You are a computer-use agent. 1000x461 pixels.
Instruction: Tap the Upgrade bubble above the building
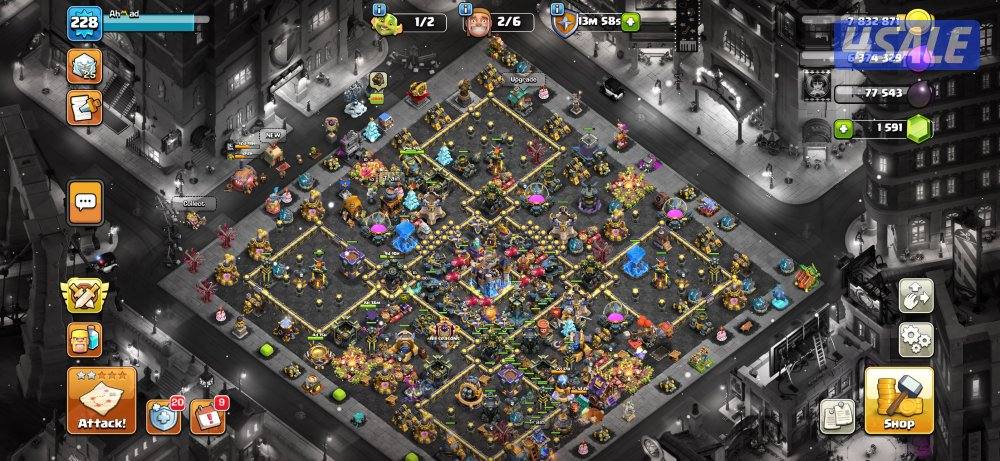tap(522, 78)
